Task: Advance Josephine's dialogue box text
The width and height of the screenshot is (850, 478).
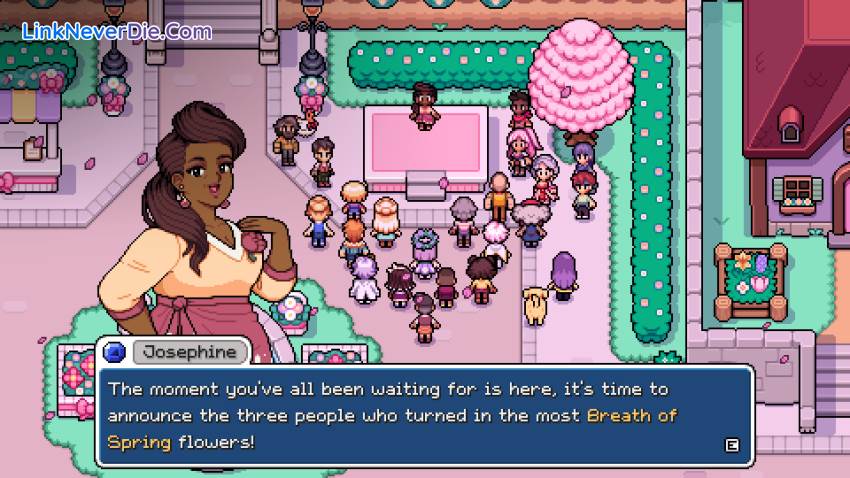Action: pyautogui.click(x=732, y=446)
